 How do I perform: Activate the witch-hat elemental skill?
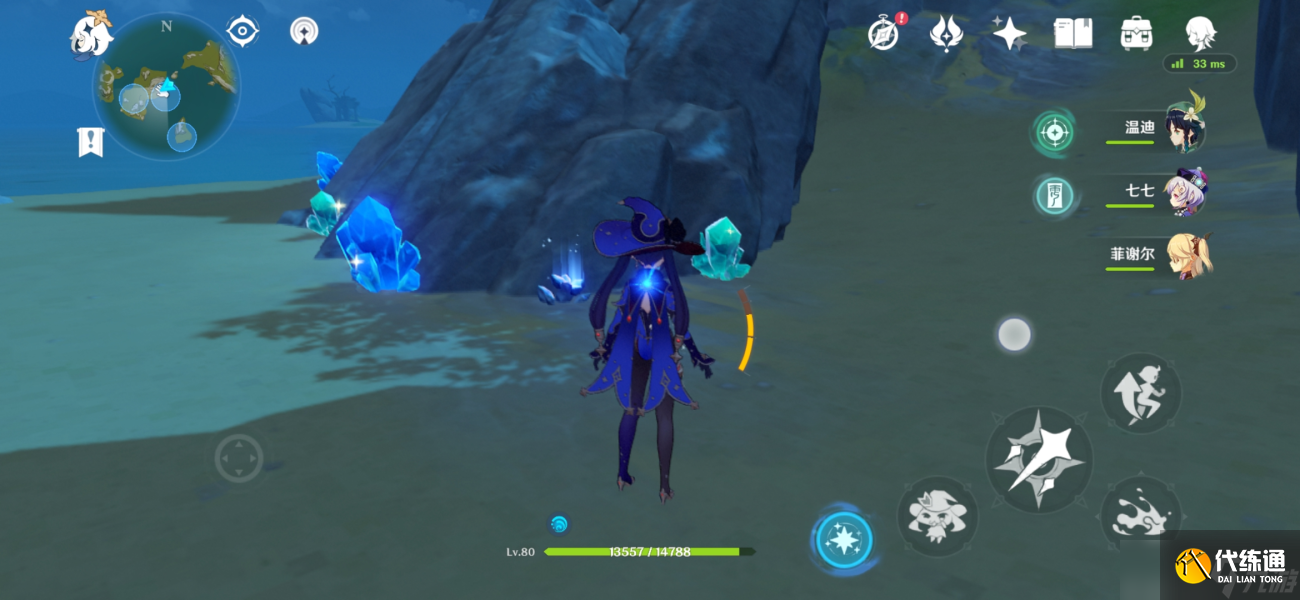[x=937, y=516]
